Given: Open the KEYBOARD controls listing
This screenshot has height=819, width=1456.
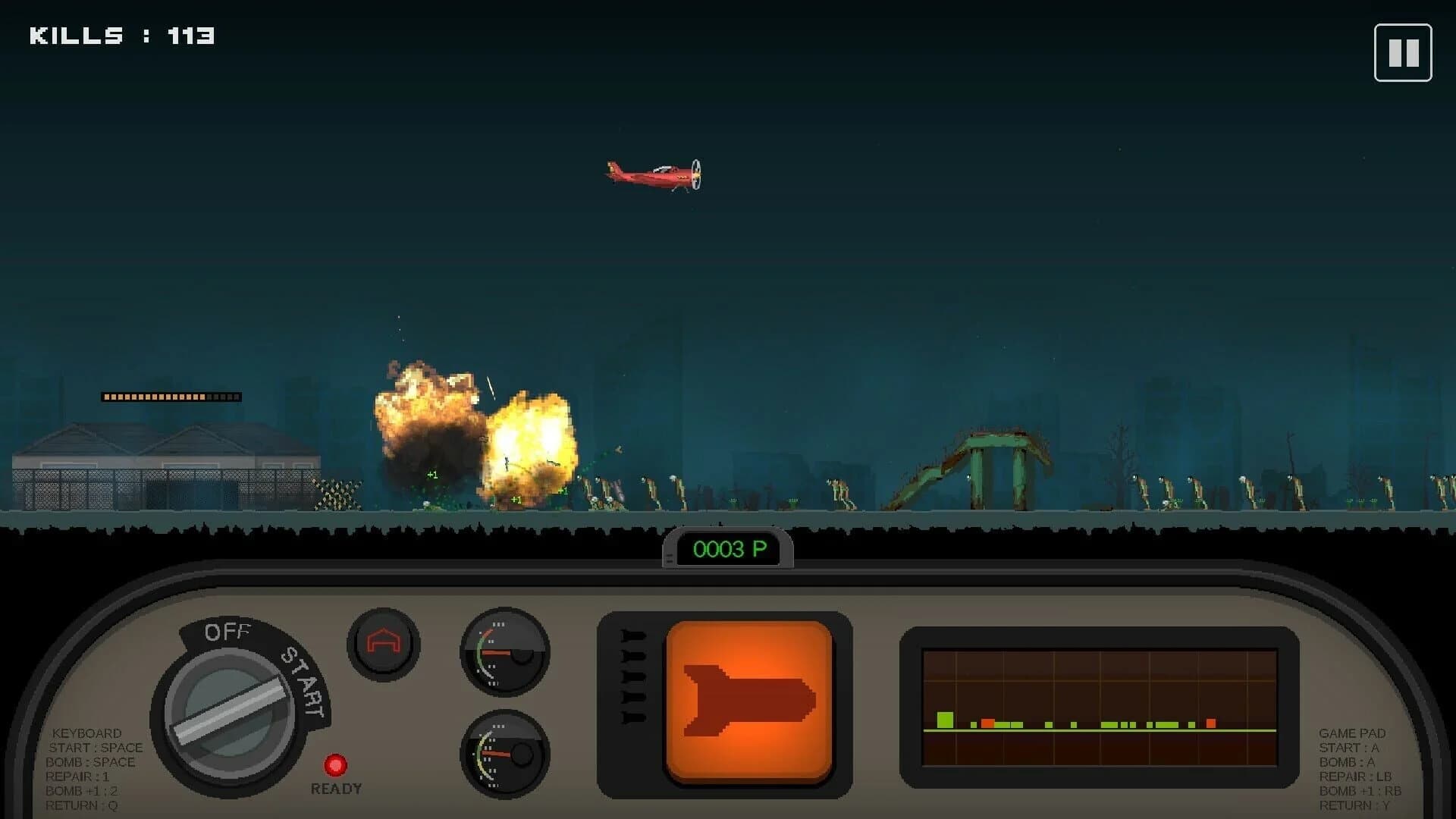Looking at the screenshot, I should tap(86, 734).
